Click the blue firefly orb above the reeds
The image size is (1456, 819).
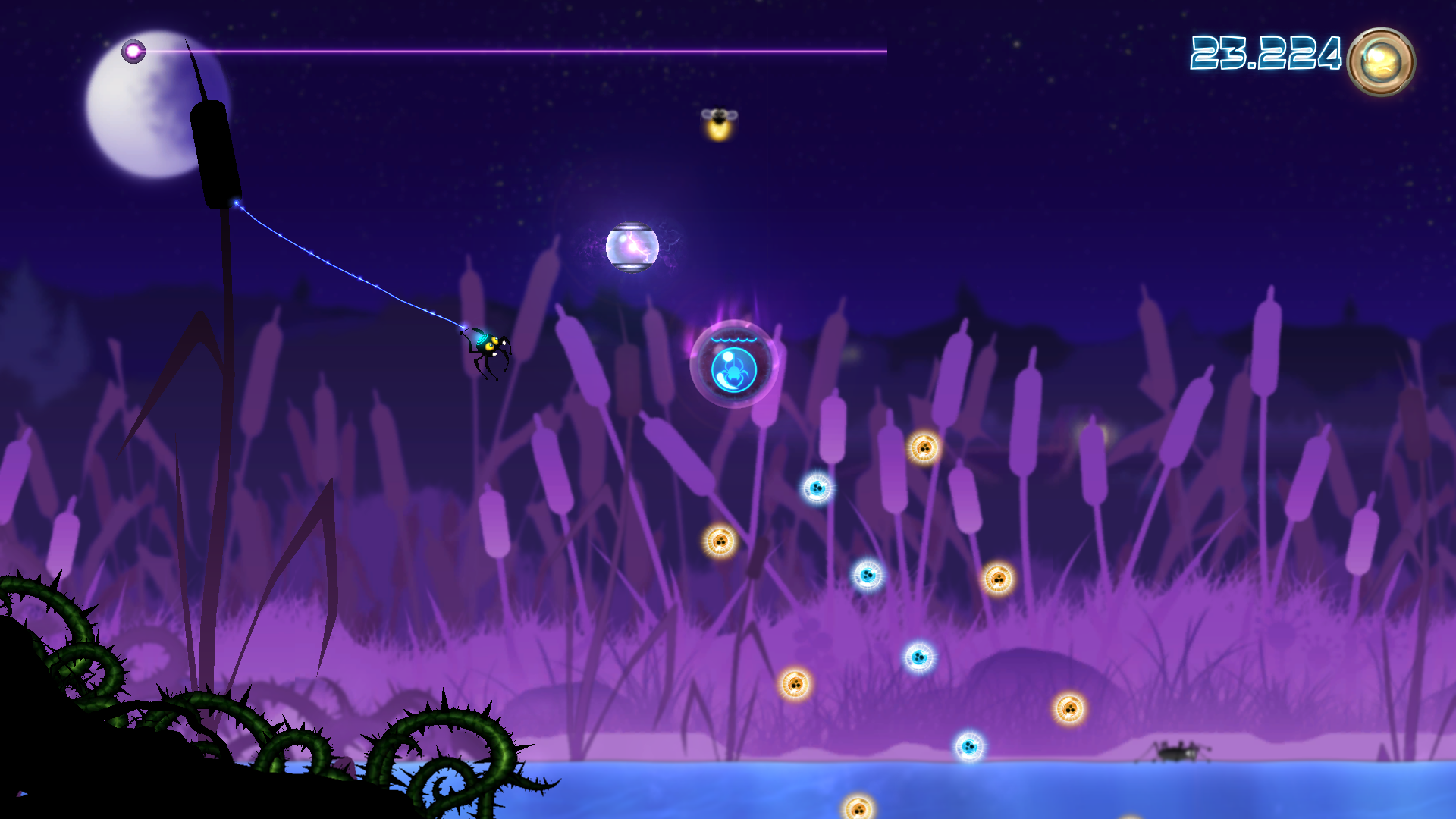pos(817,489)
